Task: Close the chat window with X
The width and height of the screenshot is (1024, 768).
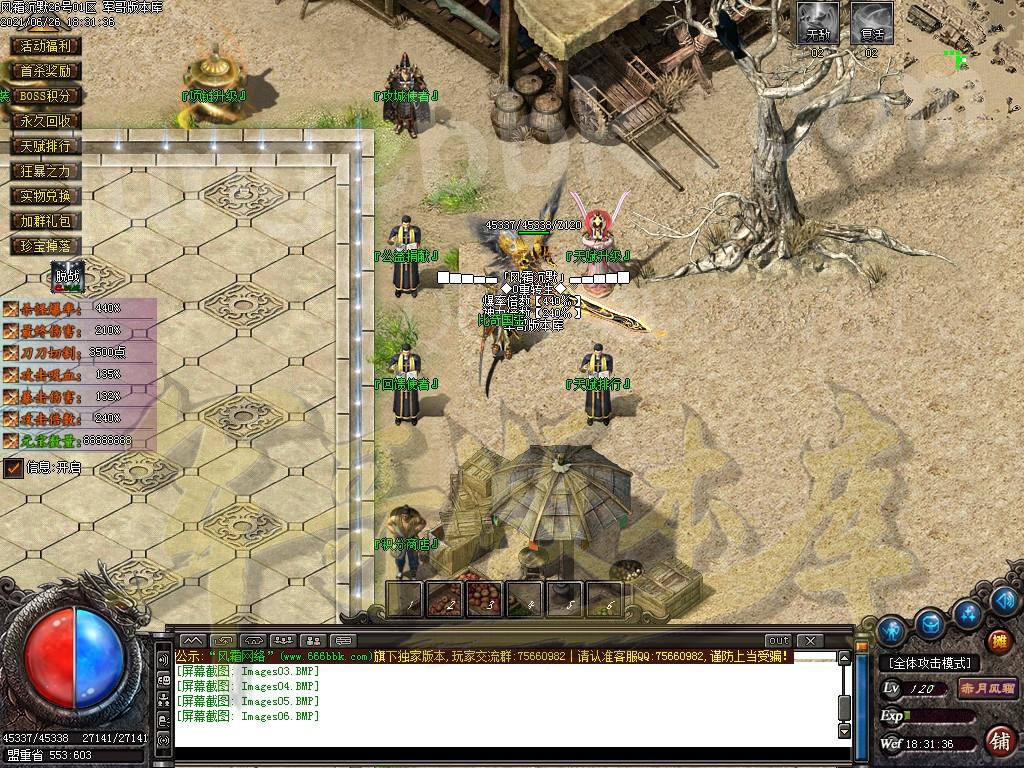Action: pos(809,640)
